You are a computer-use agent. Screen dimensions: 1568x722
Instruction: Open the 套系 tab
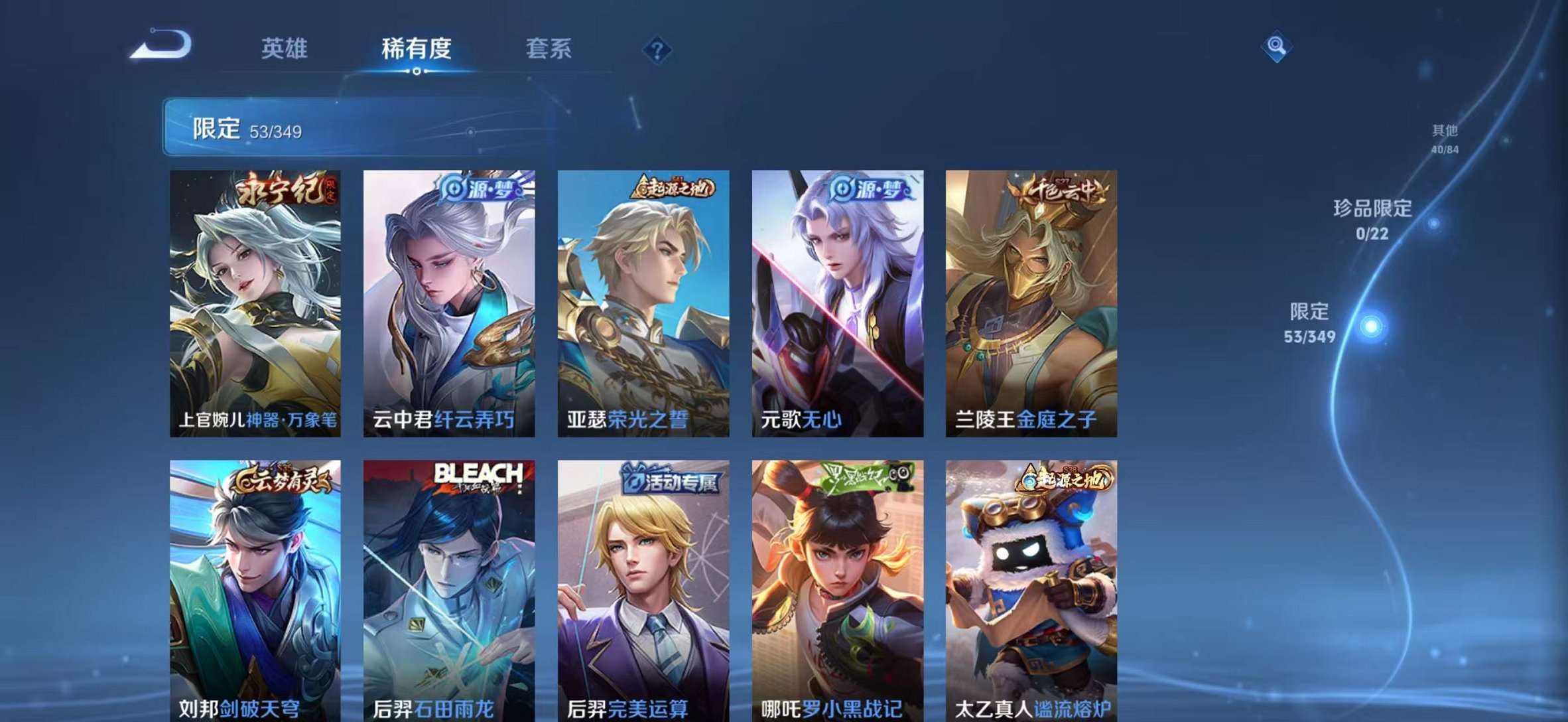point(549,49)
